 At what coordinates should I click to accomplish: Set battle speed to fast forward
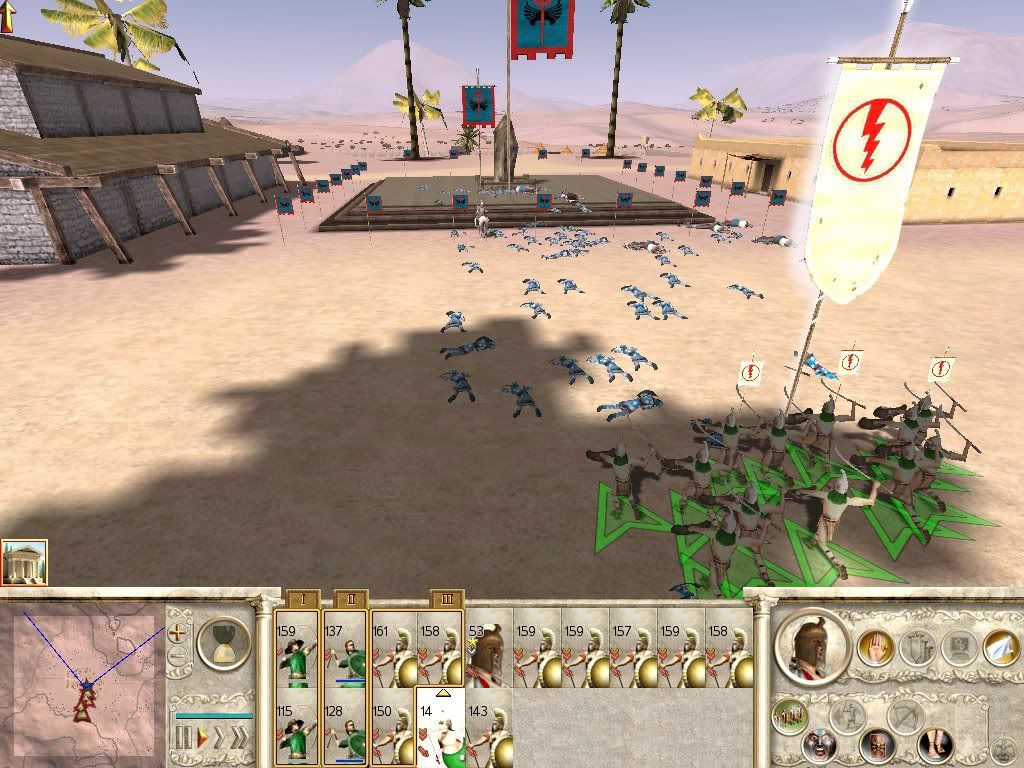(219, 738)
